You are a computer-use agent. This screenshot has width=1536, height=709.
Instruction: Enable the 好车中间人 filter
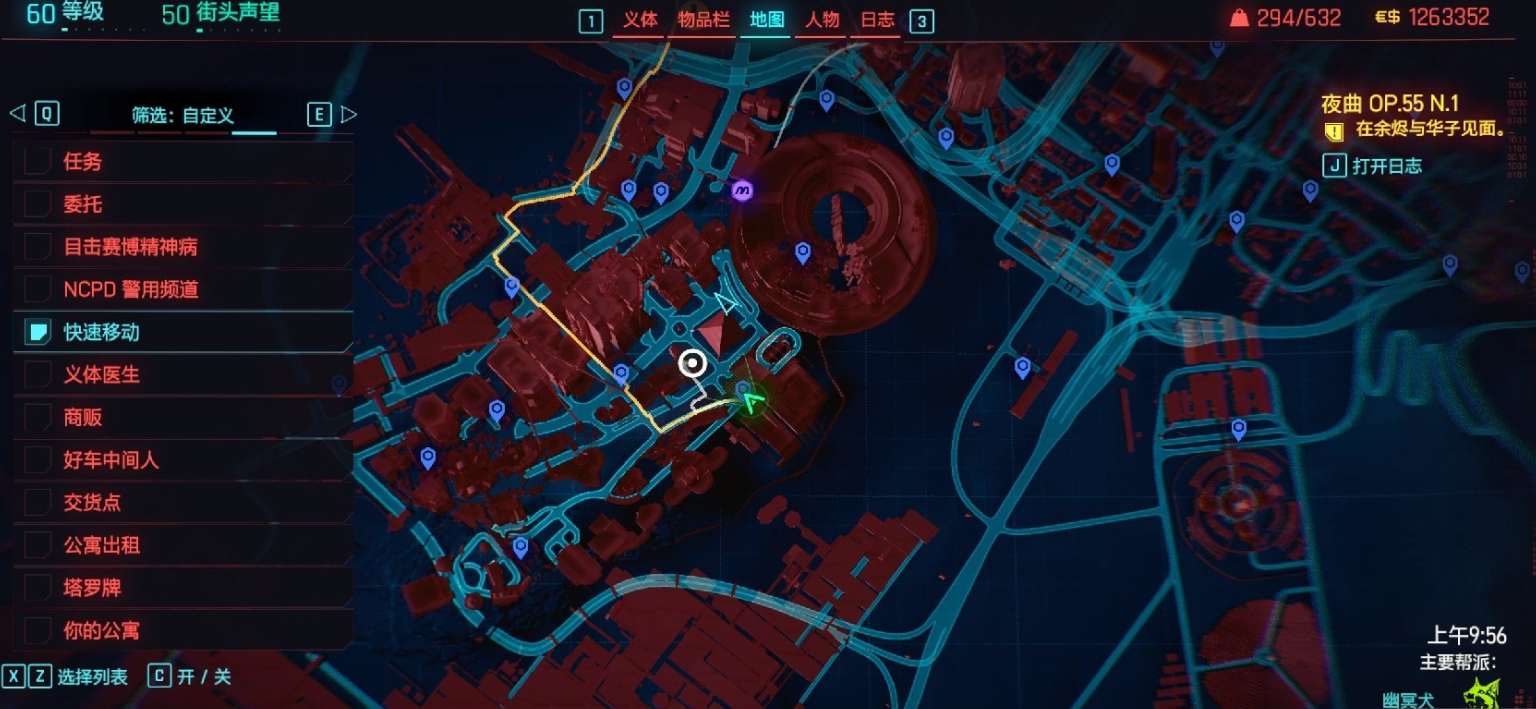38,460
